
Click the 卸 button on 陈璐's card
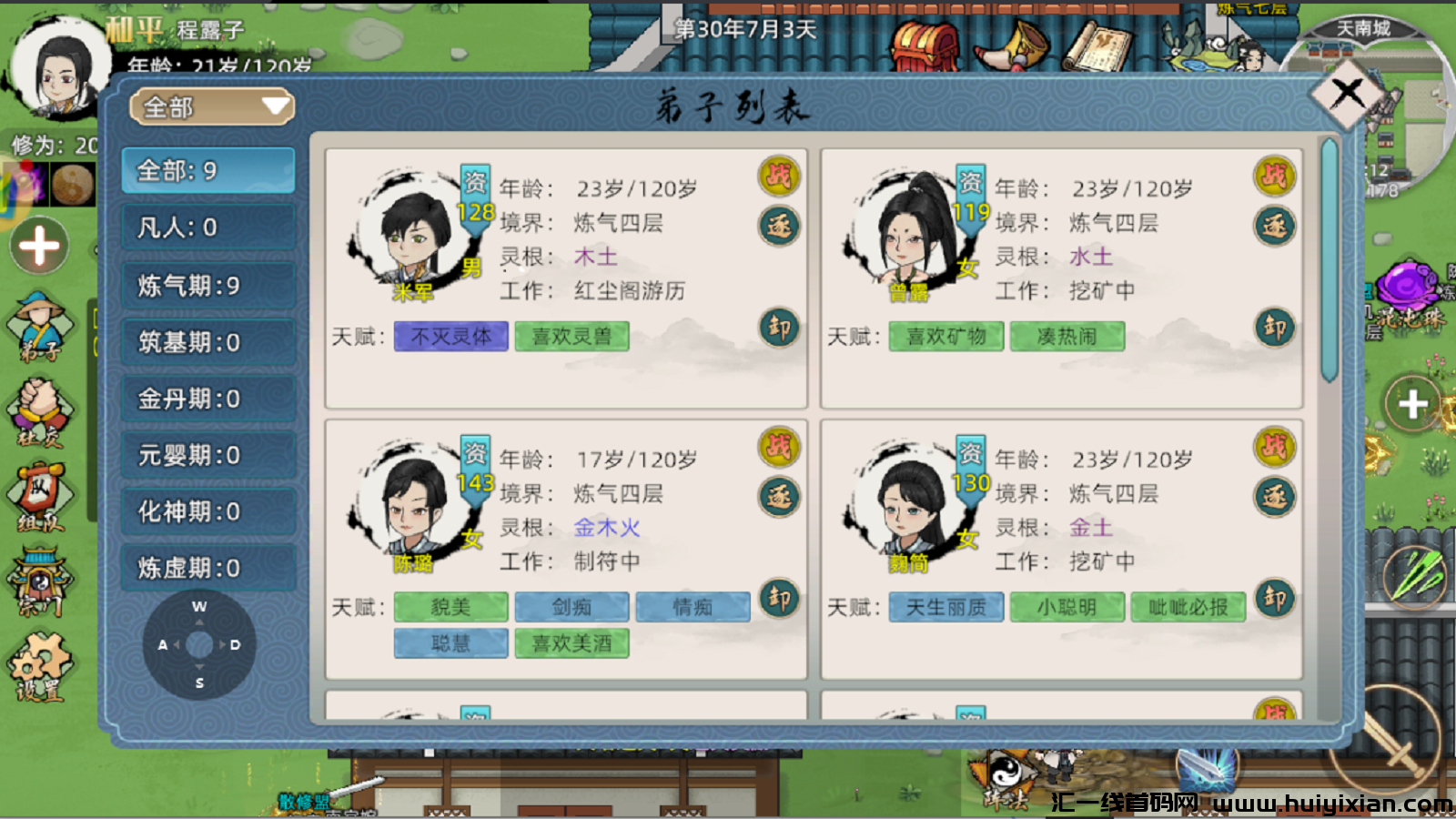click(779, 598)
